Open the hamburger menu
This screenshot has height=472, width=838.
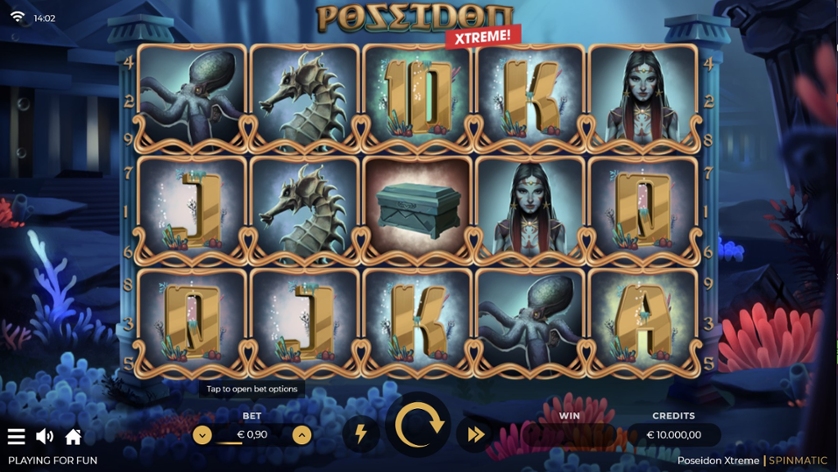(x=16, y=437)
